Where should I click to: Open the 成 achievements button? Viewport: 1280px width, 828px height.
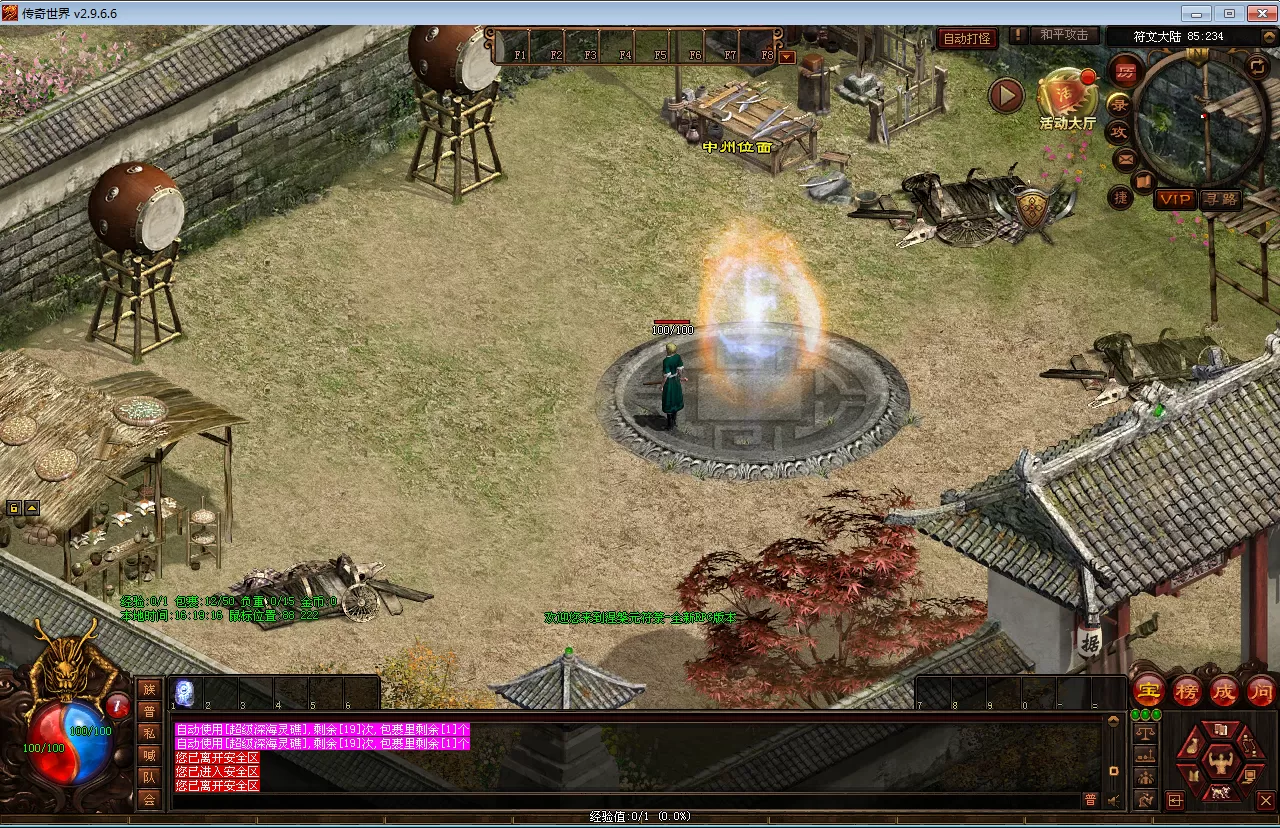click(x=1225, y=691)
